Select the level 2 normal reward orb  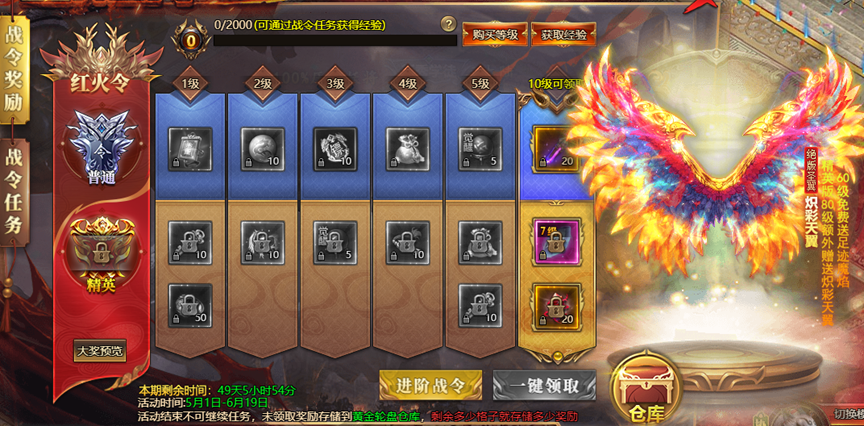click(261, 145)
